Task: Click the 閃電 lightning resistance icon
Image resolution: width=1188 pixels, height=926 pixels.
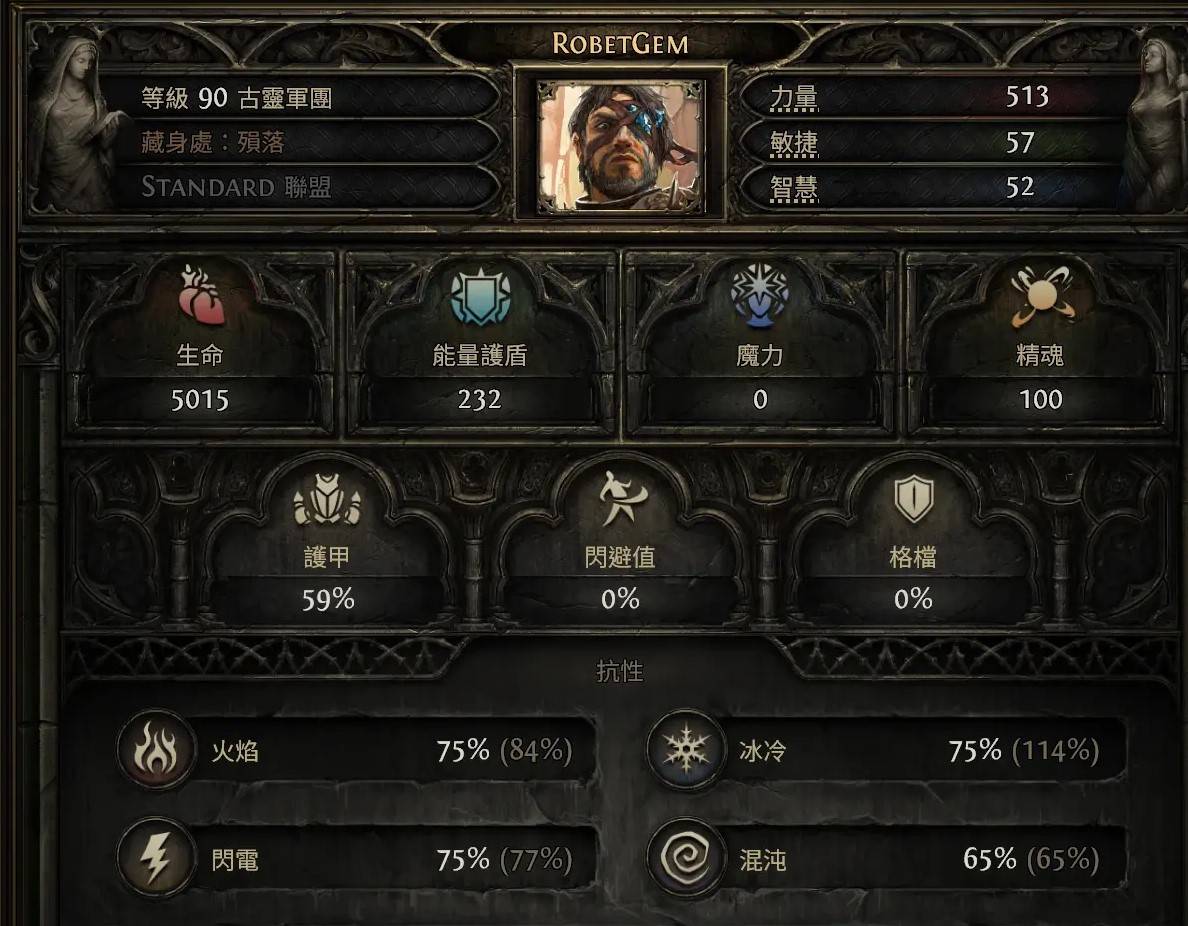Action: [156, 860]
